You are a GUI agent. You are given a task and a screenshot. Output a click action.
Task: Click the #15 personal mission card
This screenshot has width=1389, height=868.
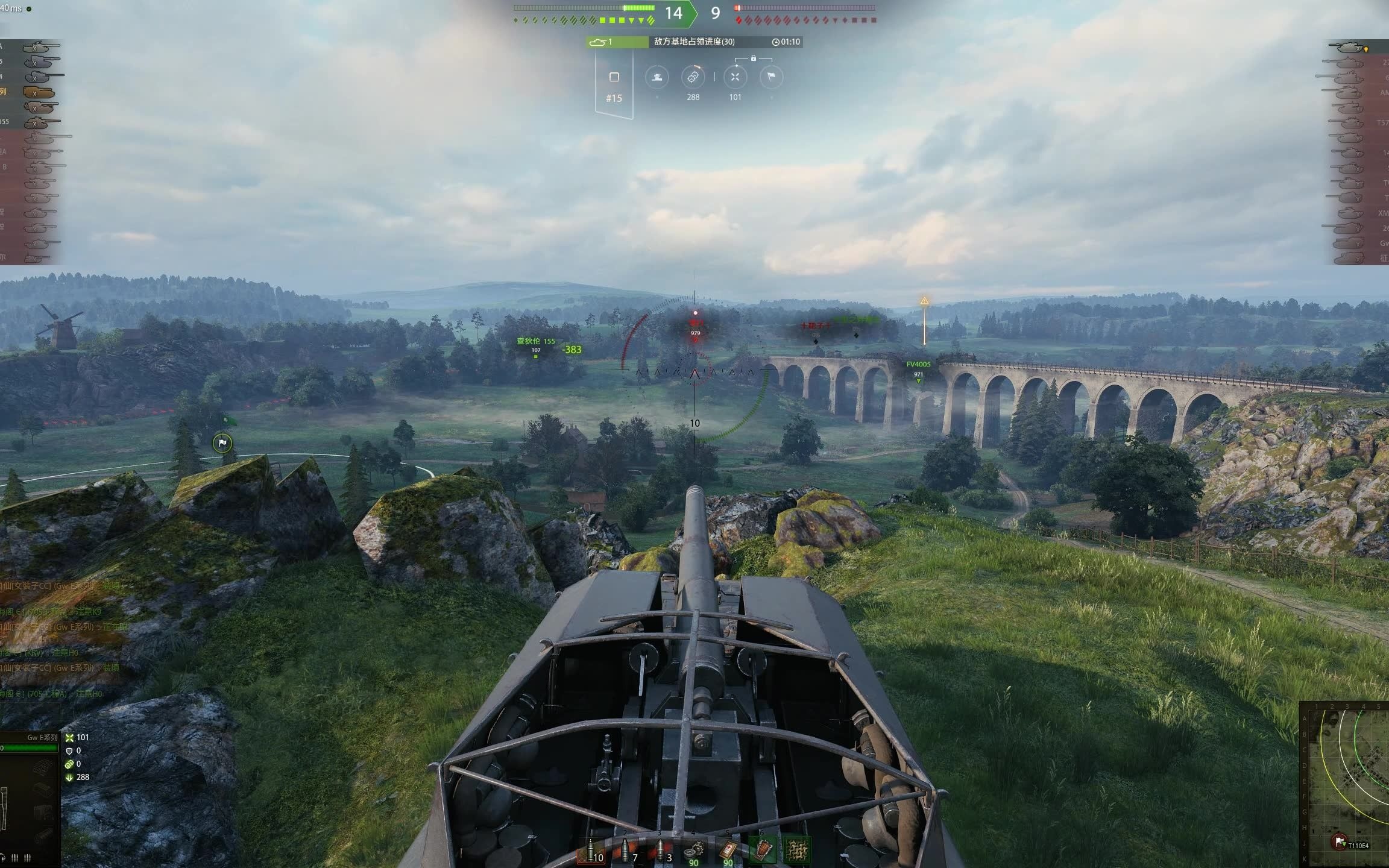click(x=614, y=84)
